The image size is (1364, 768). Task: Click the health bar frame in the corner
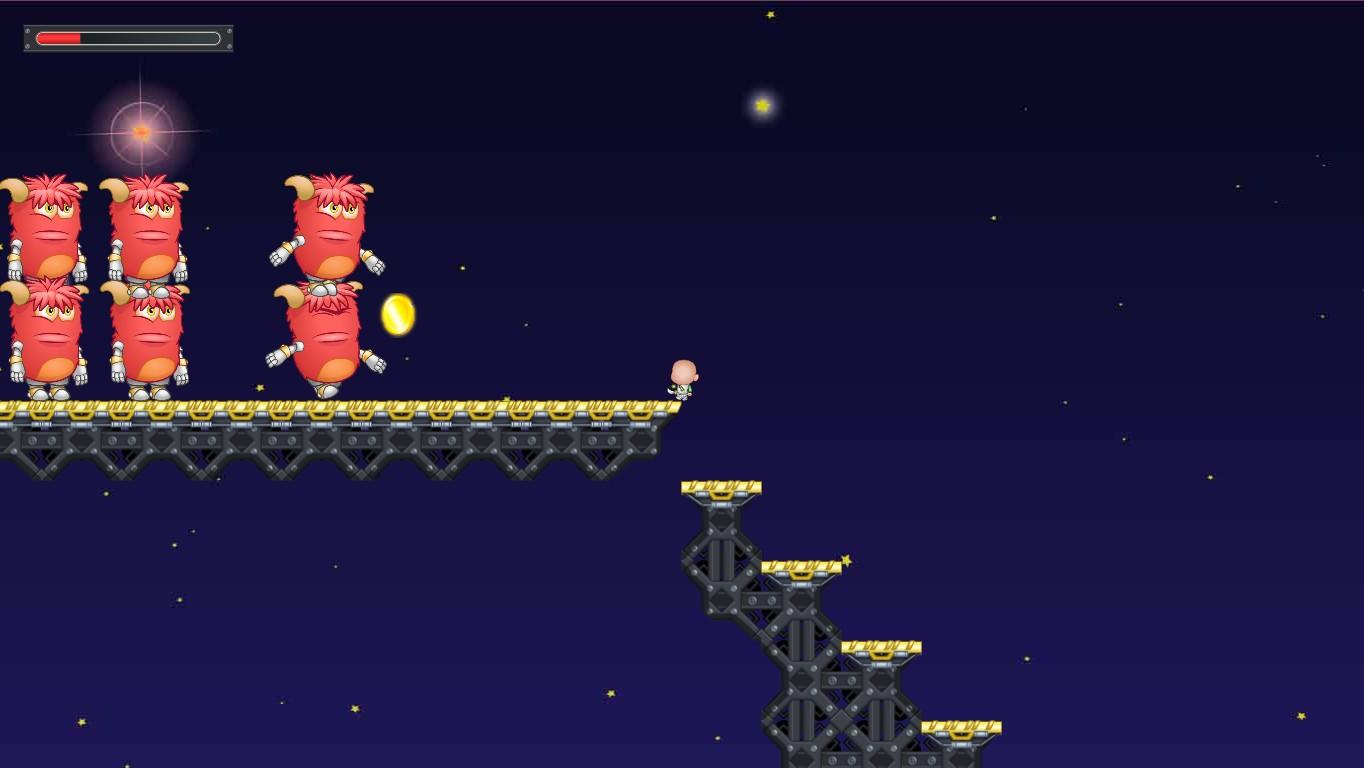(128, 38)
